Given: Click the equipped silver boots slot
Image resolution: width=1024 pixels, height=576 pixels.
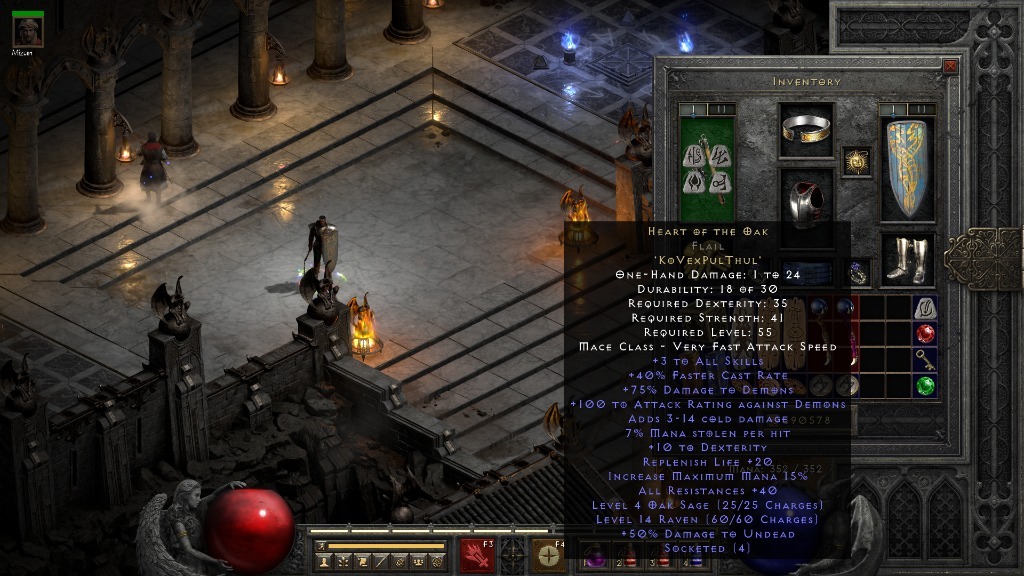Looking at the screenshot, I should click(x=907, y=258).
